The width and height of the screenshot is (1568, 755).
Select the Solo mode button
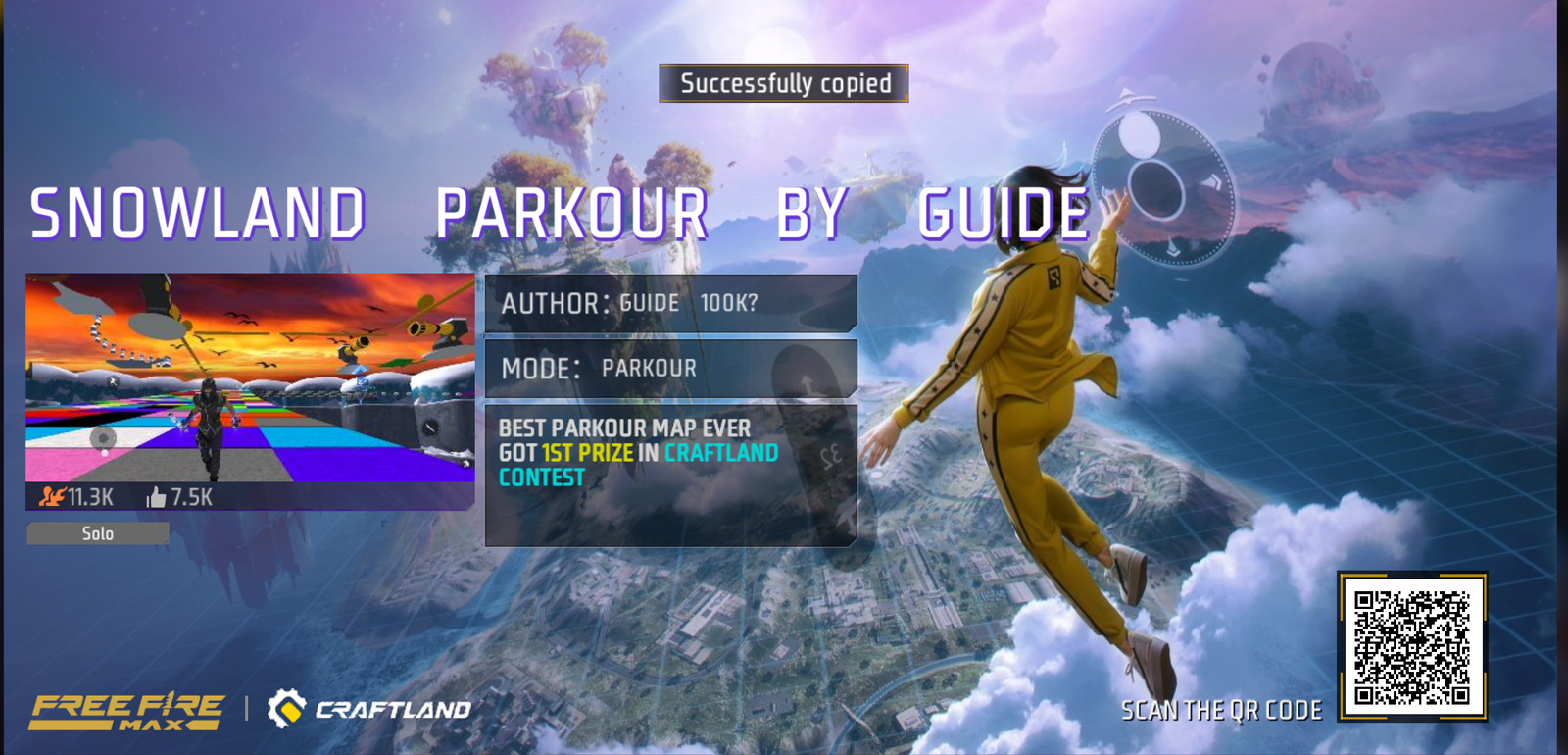pyautogui.click(x=97, y=532)
